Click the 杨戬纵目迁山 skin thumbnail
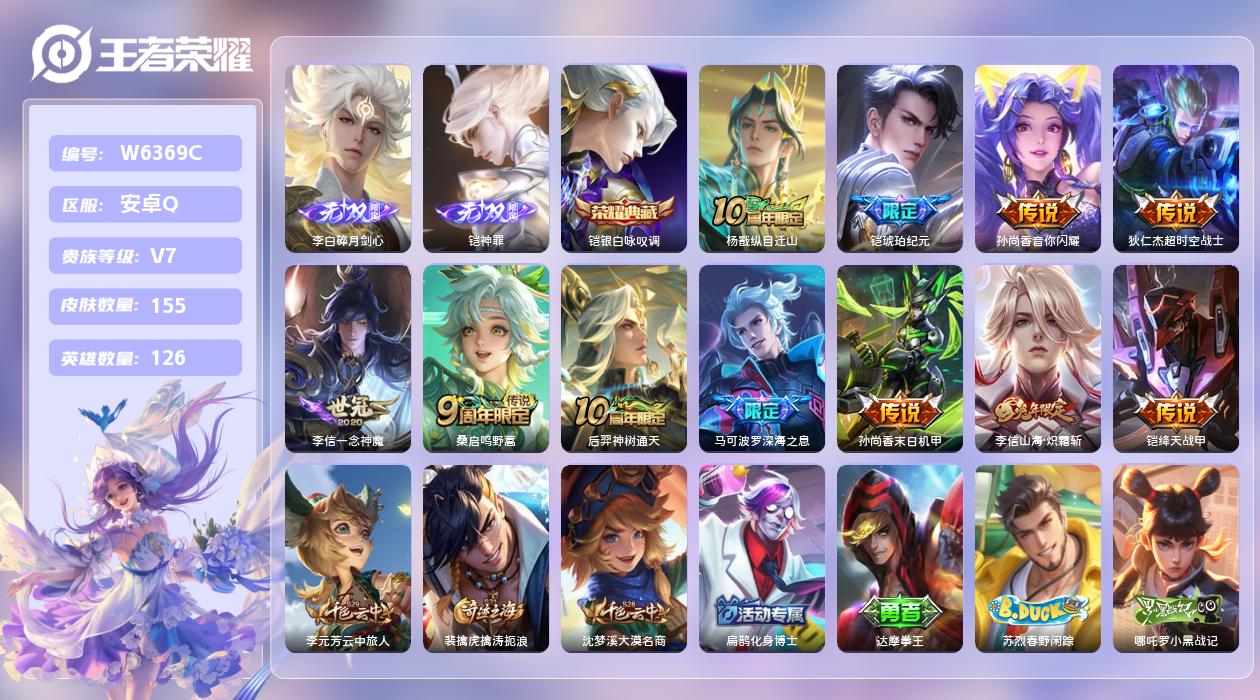 [x=762, y=158]
